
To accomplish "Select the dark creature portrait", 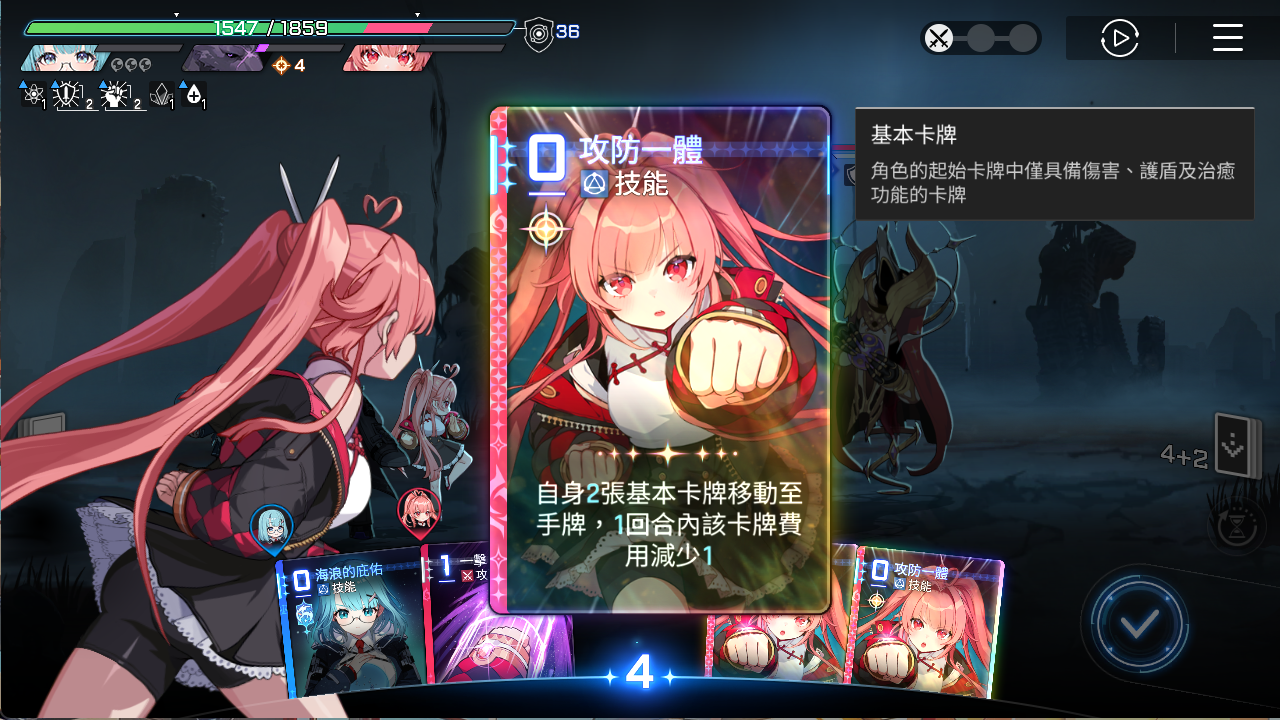I will [225, 59].
